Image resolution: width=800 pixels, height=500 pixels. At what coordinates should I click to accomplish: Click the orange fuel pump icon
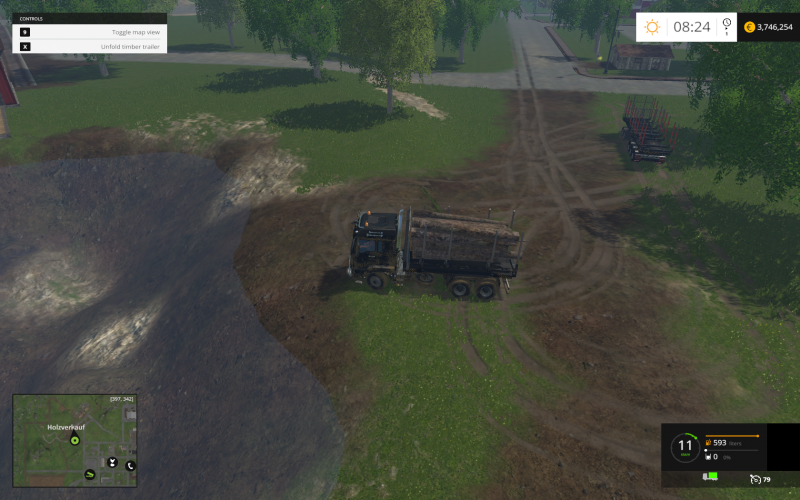click(x=708, y=442)
